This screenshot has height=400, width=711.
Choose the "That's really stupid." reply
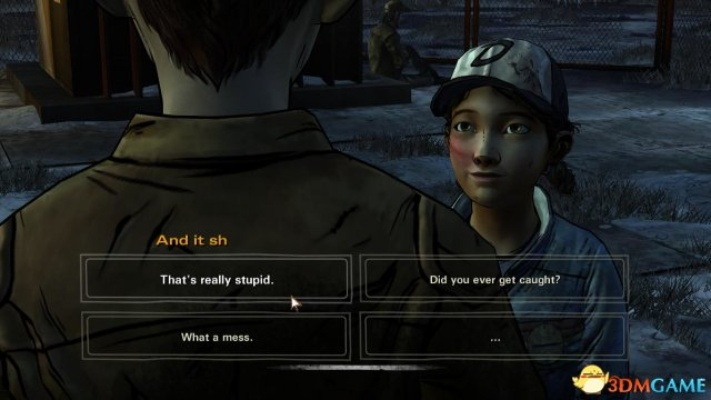click(217, 280)
